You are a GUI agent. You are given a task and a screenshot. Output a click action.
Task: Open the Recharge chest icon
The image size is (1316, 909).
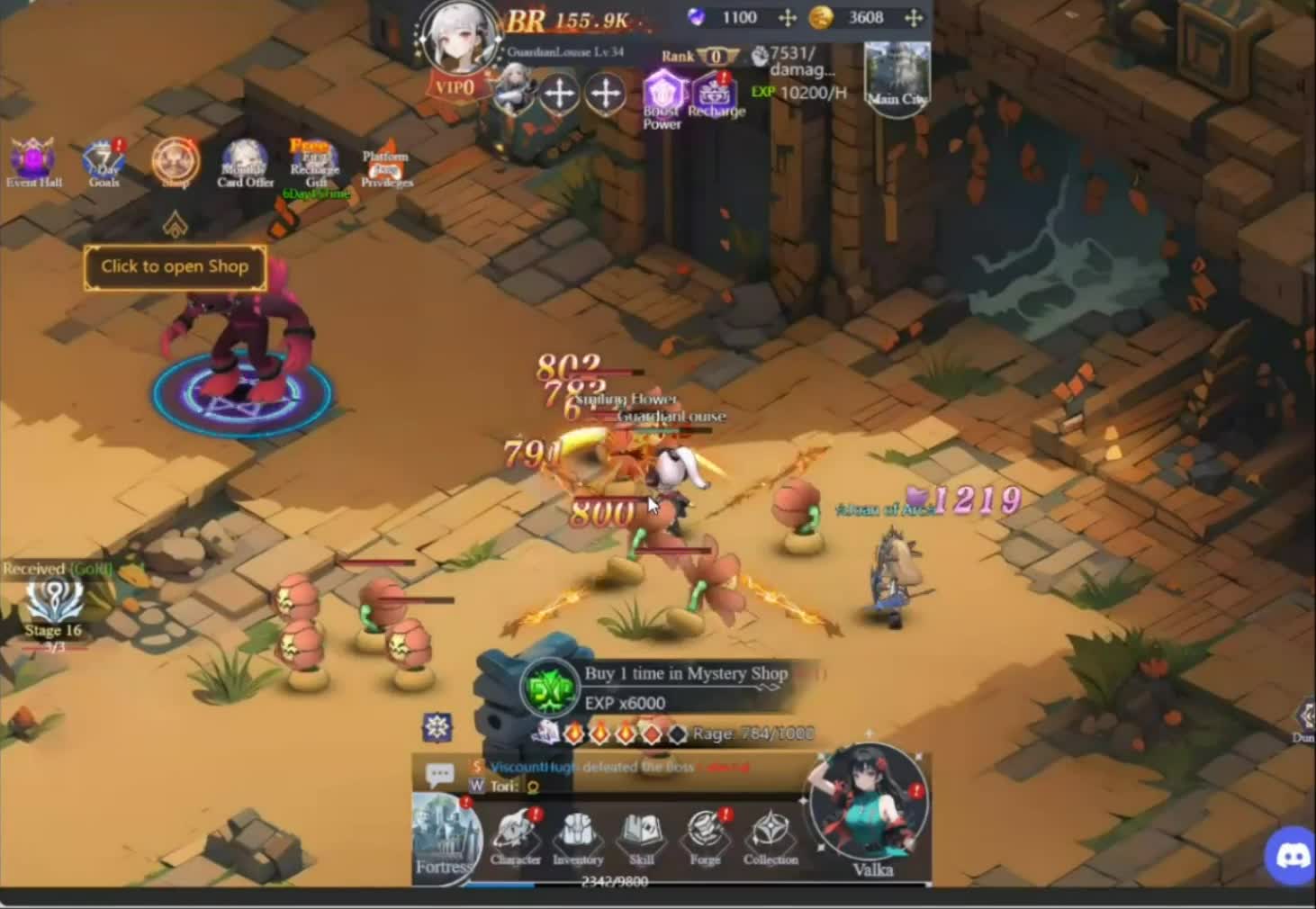point(716,94)
